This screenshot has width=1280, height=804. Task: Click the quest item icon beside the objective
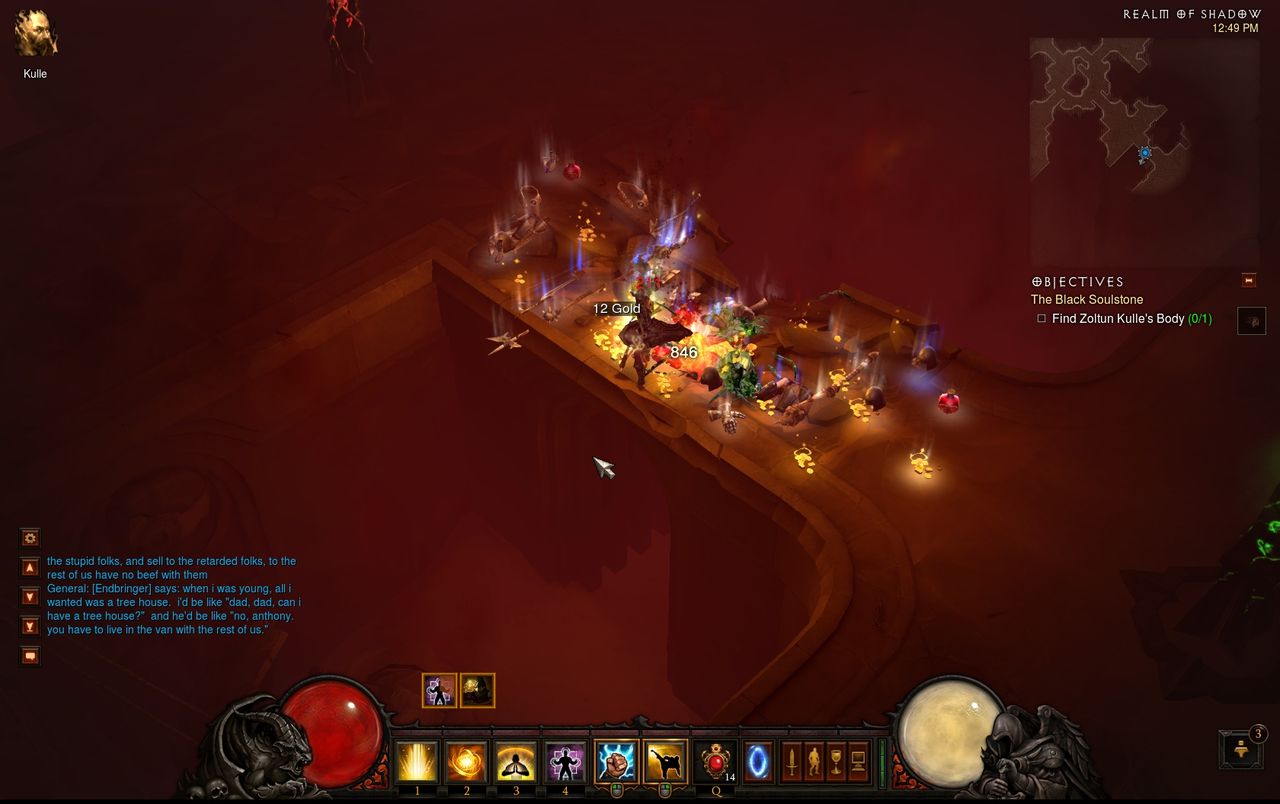point(1251,320)
